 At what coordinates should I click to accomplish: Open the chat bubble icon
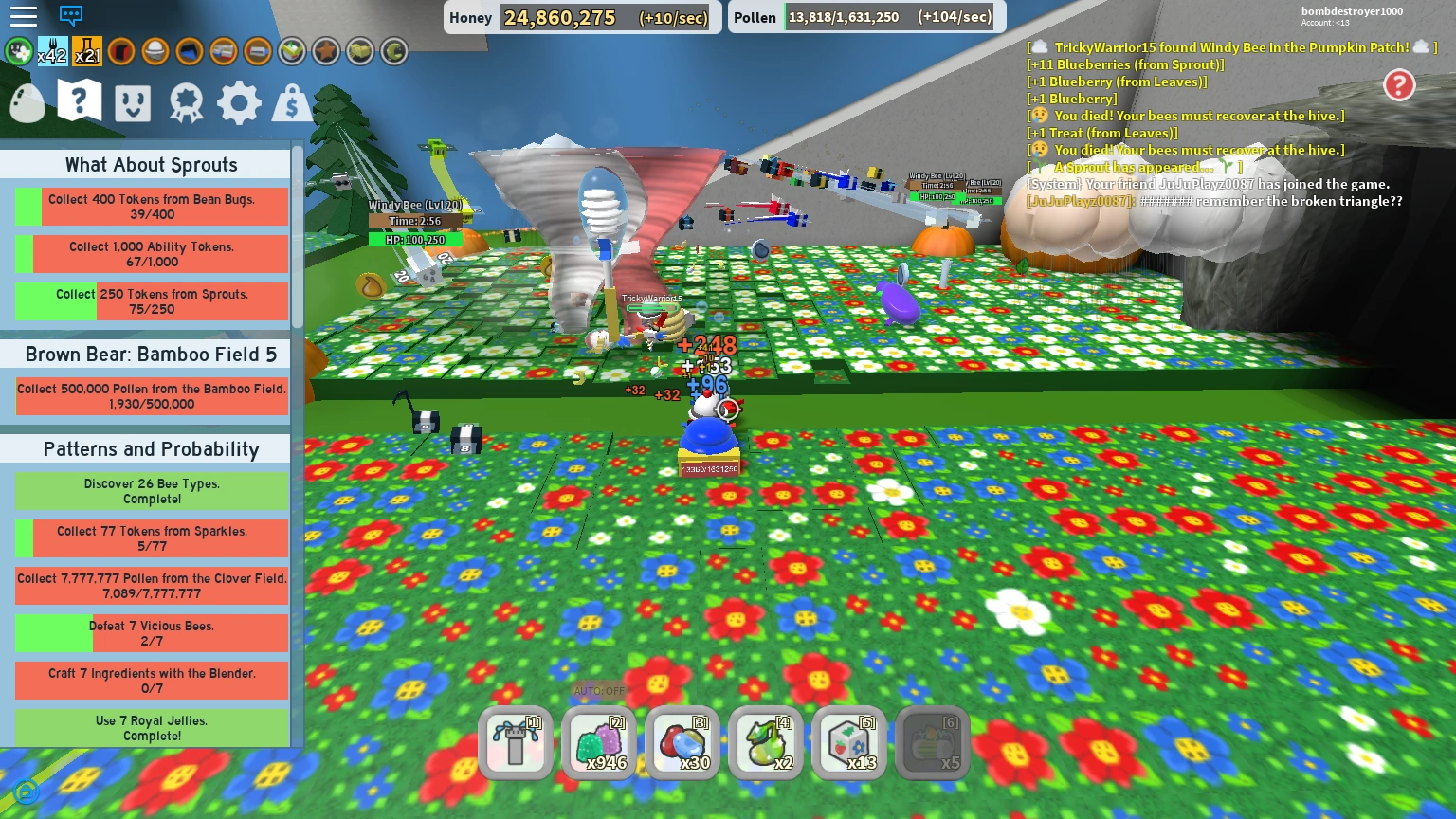click(x=70, y=17)
